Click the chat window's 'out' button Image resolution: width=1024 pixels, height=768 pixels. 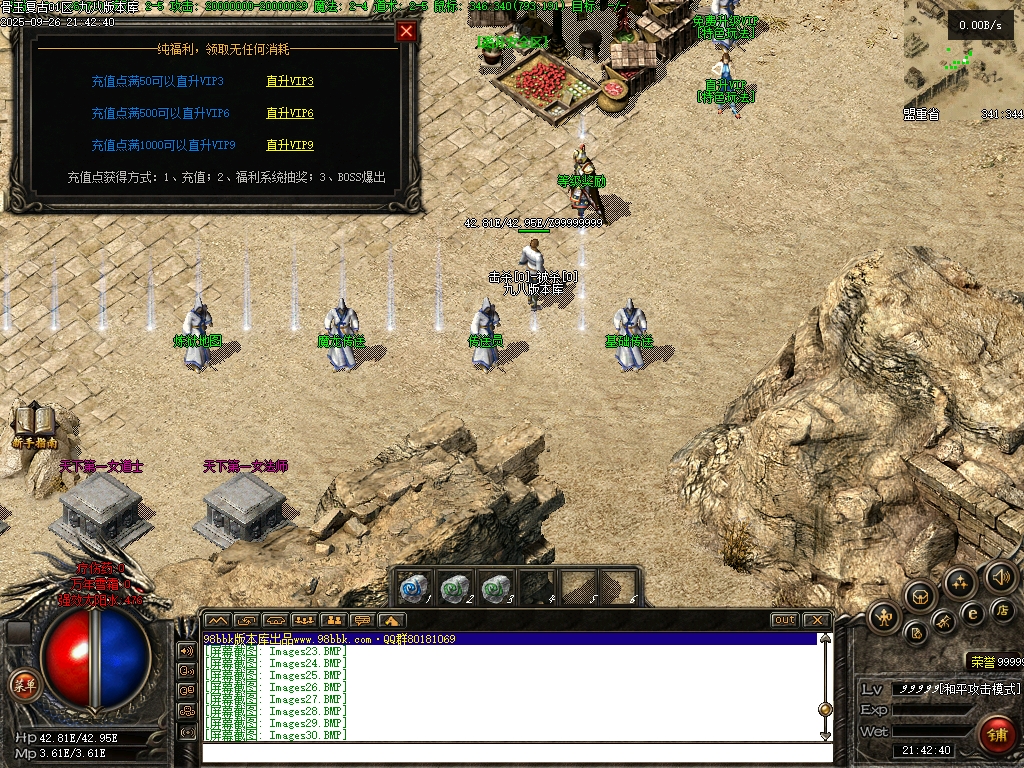click(785, 620)
